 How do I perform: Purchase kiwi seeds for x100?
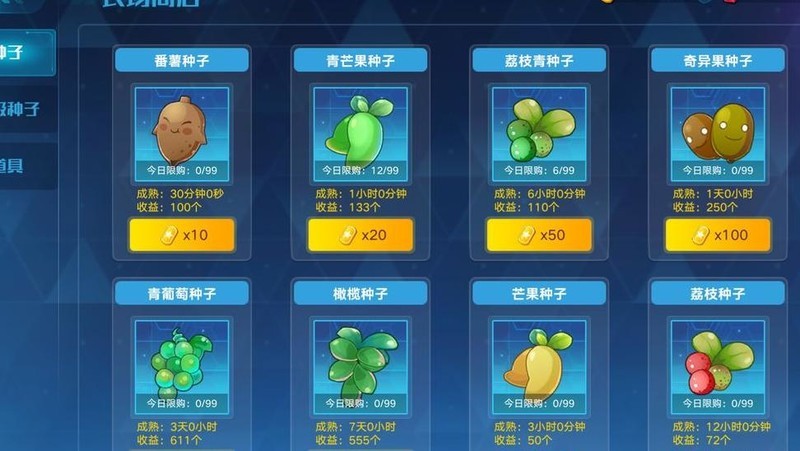718,235
